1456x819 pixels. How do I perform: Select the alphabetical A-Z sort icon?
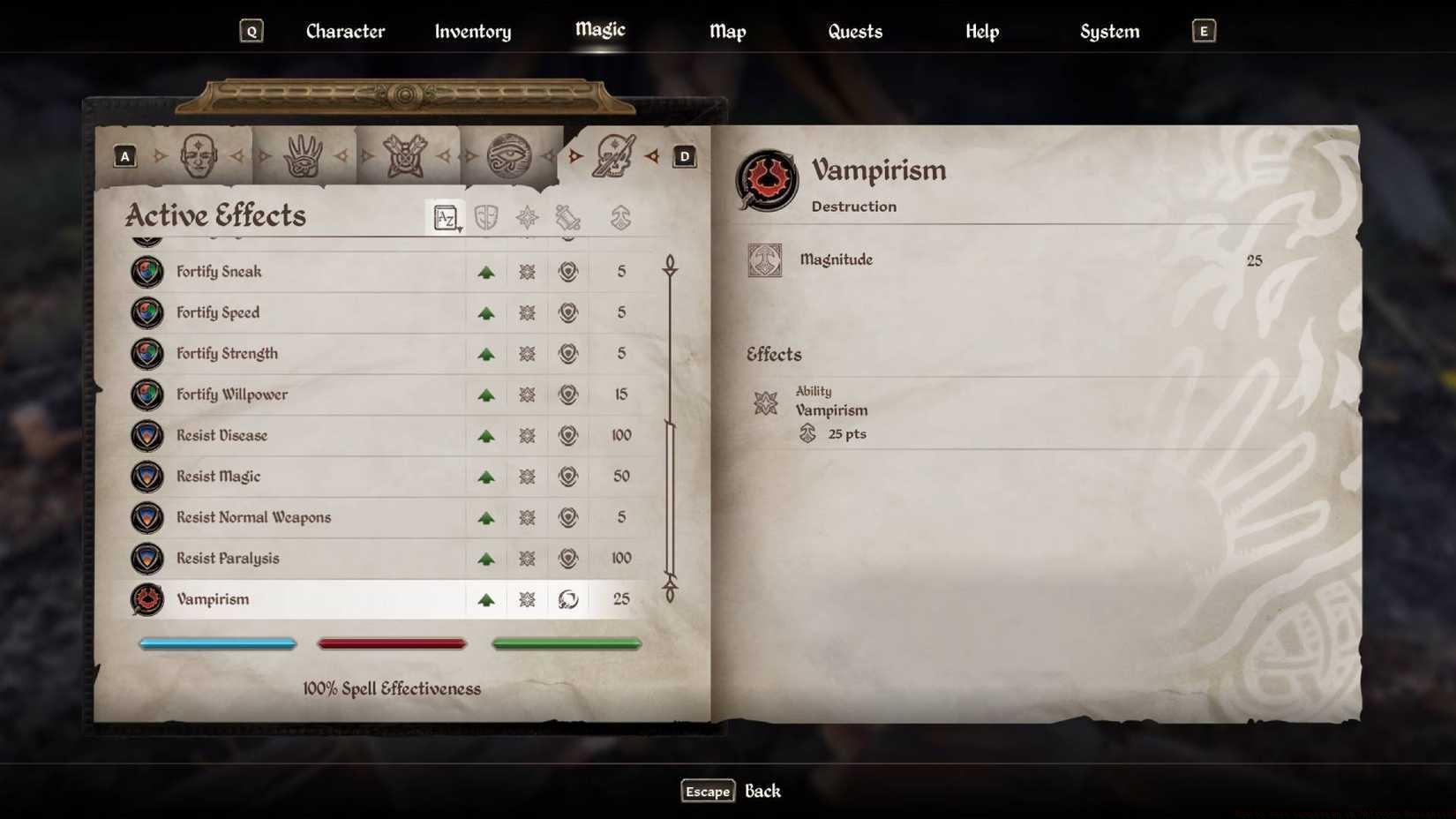click(x=446, y=218)
